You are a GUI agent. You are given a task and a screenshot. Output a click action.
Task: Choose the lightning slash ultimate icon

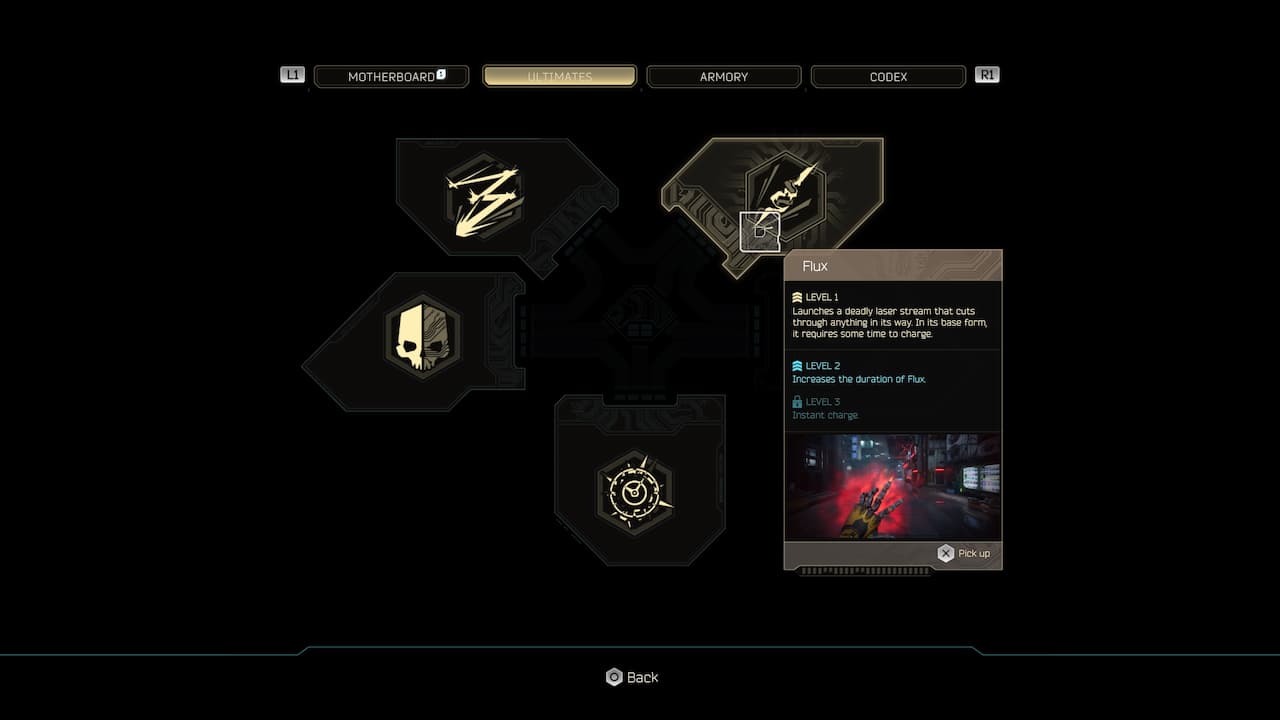click(x=485, y=196)
